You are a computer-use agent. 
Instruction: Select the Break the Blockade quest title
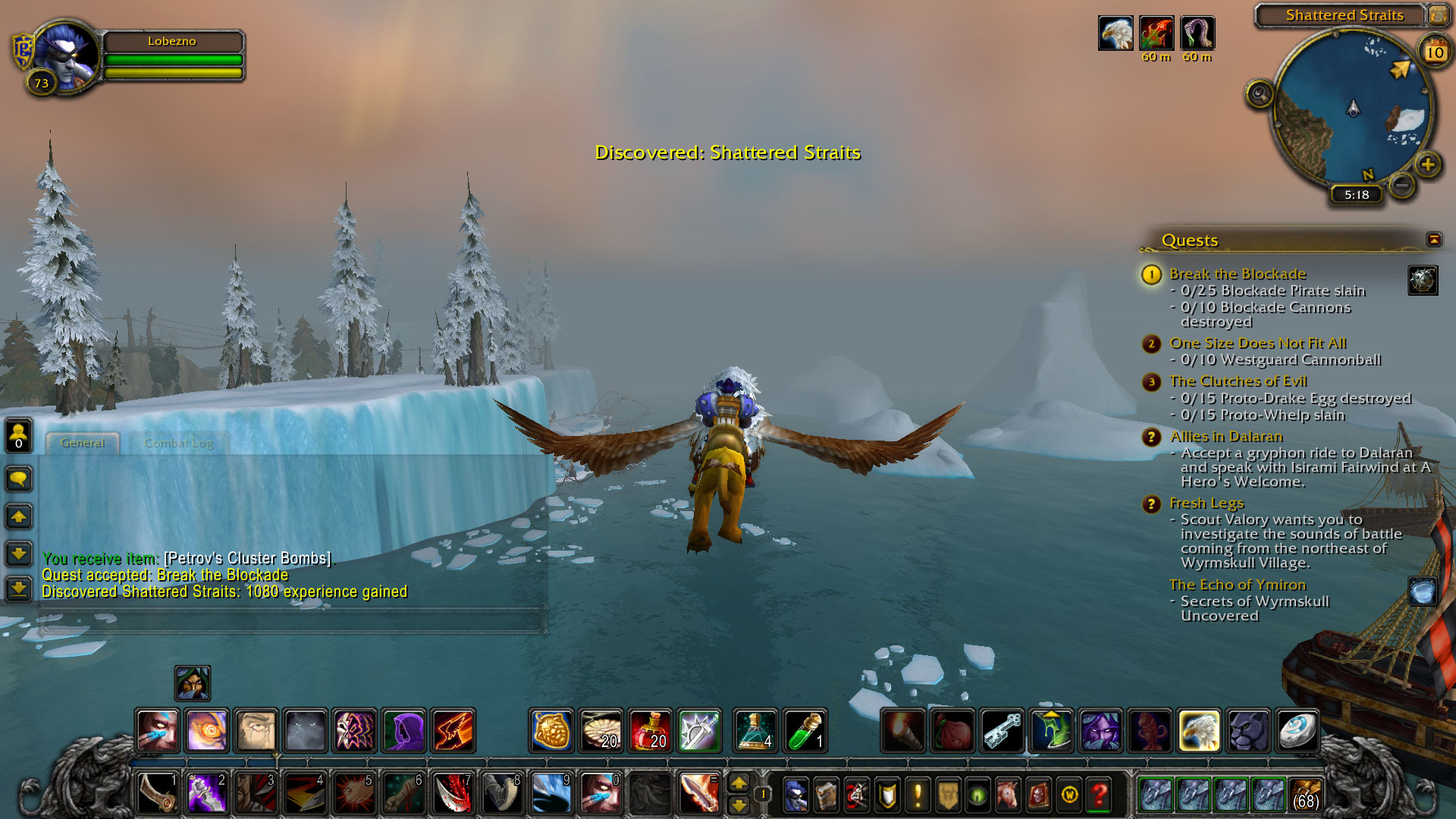[x=1238, y=274]
